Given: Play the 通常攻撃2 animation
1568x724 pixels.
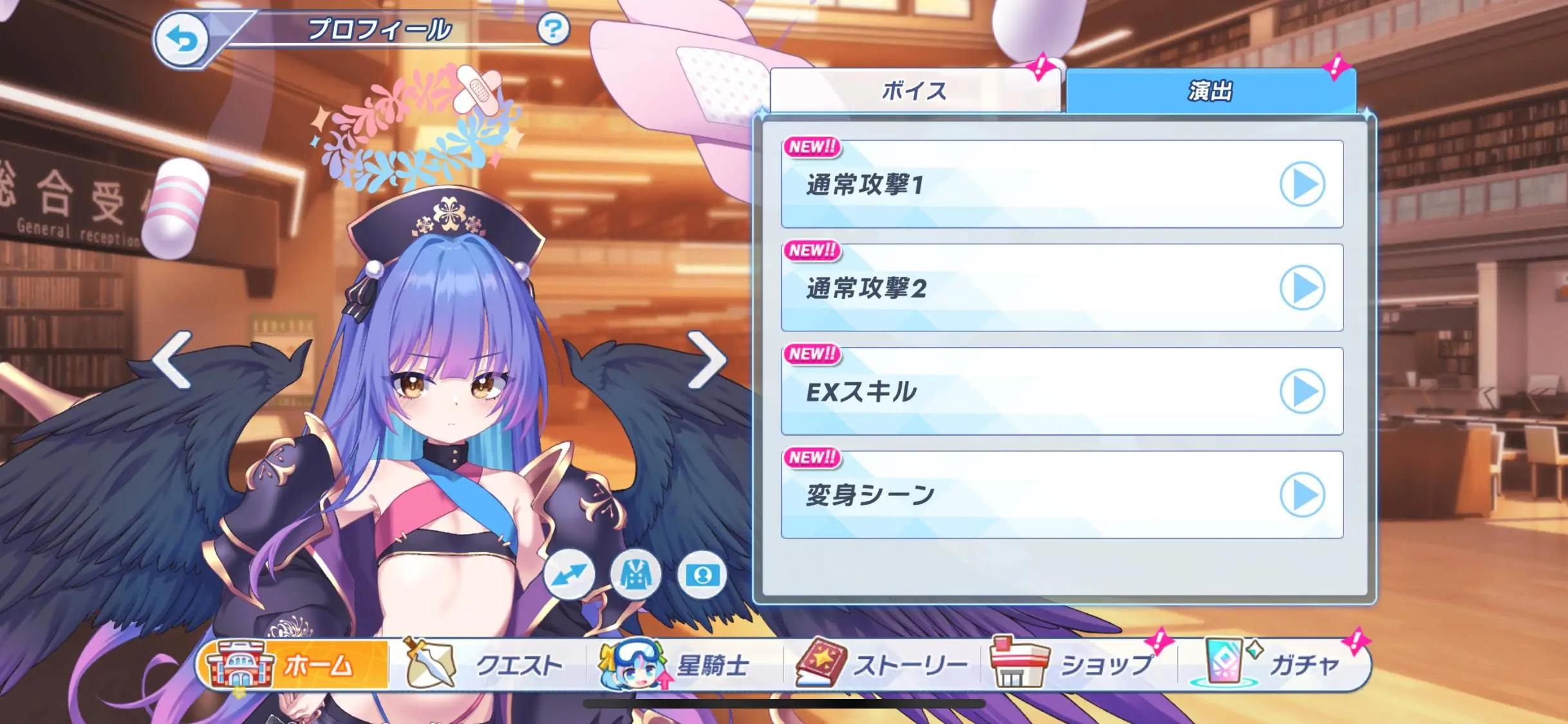Looking at the screenshot, I should [x=1302, y=288].
